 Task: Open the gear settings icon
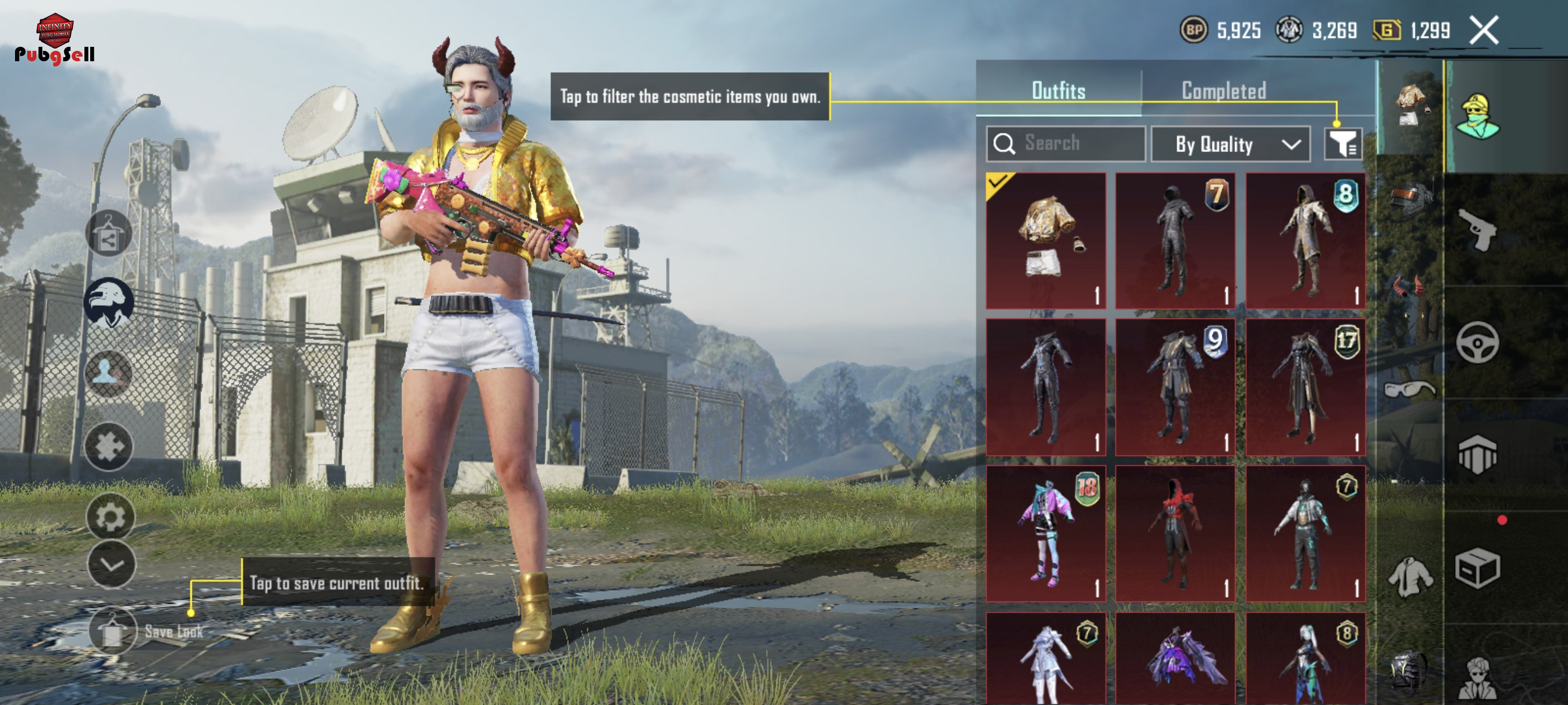pyautogui.click(x=110, y=517)
